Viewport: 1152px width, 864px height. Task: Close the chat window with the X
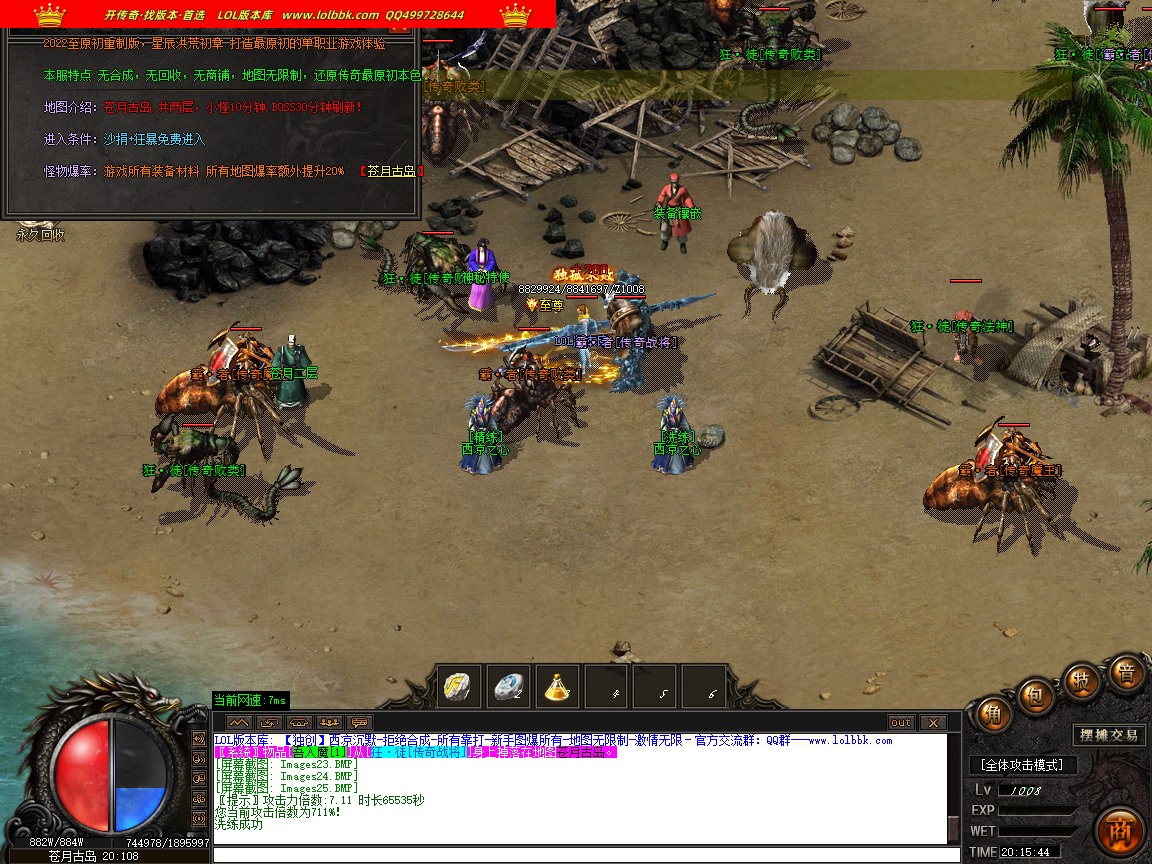tap(933, 722)
